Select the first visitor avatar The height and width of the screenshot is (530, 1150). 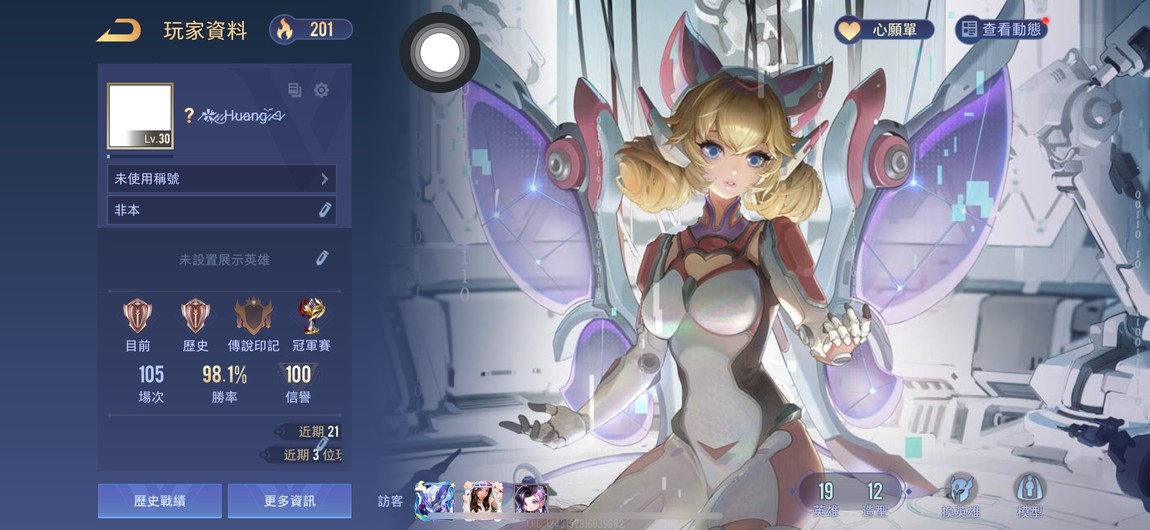pos(434,498)
